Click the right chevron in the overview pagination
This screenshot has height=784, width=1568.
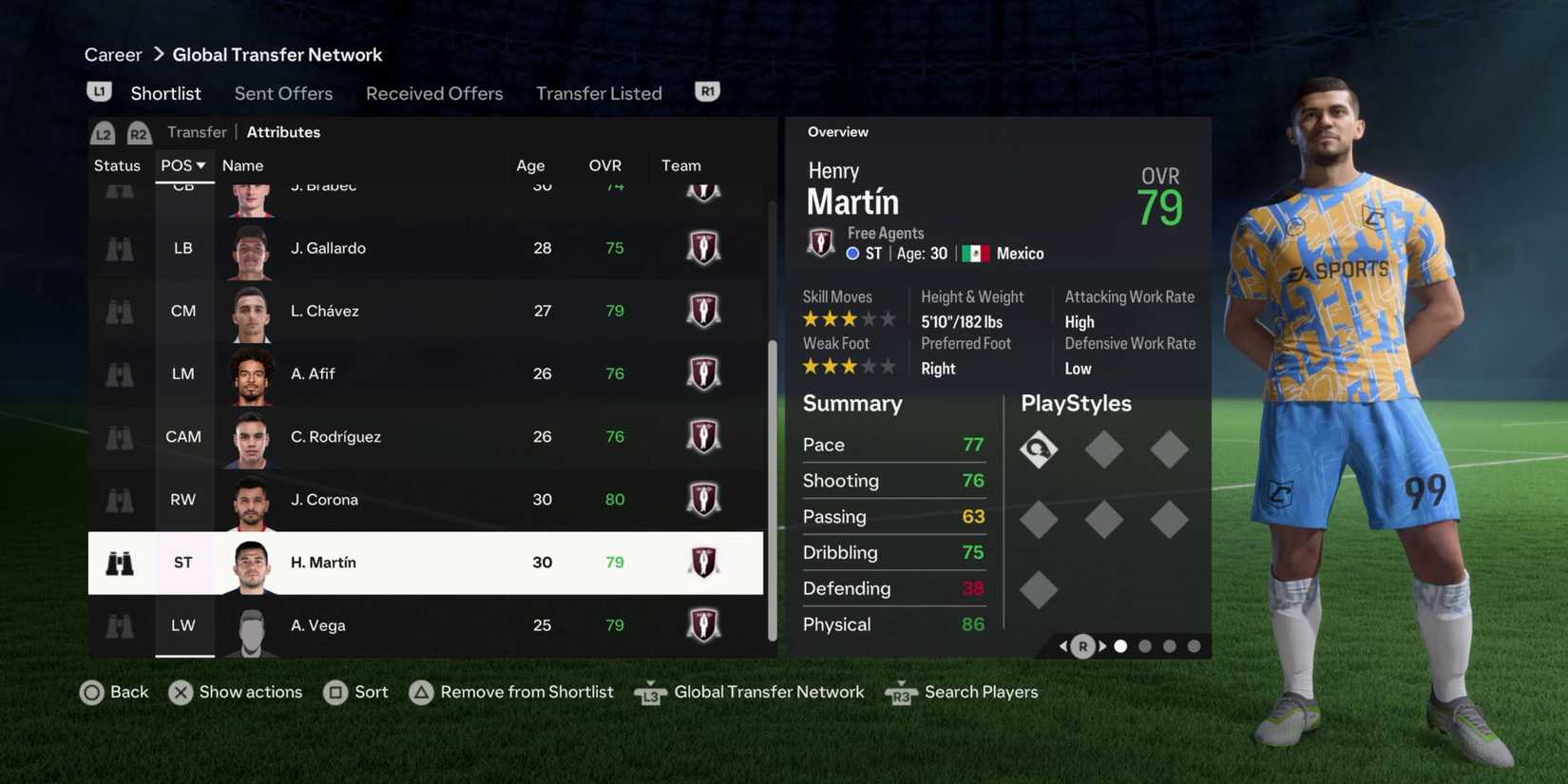coord(1102,645)
